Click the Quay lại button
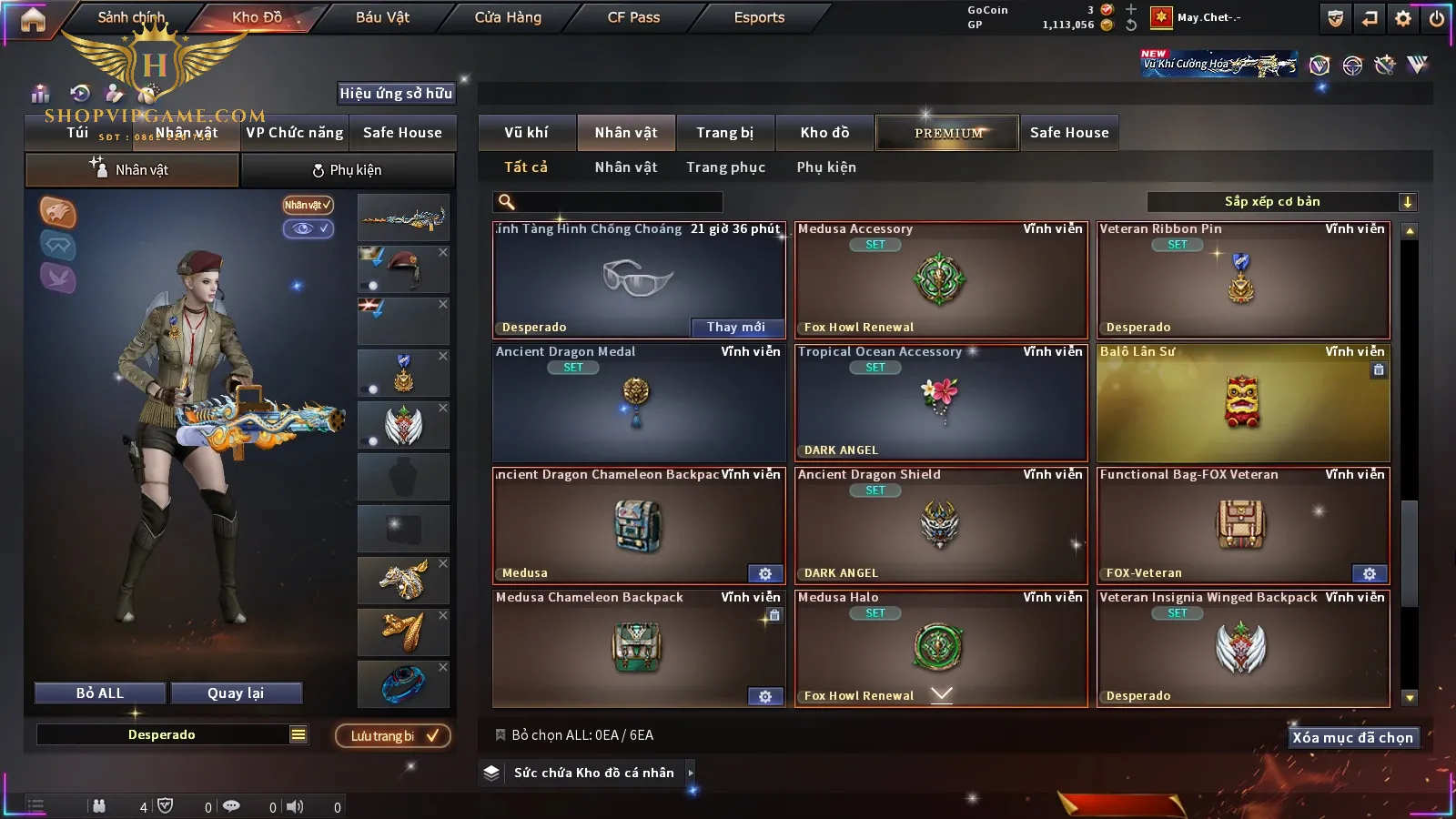Screen dimensions: 1456x819 tap(236, 693)
